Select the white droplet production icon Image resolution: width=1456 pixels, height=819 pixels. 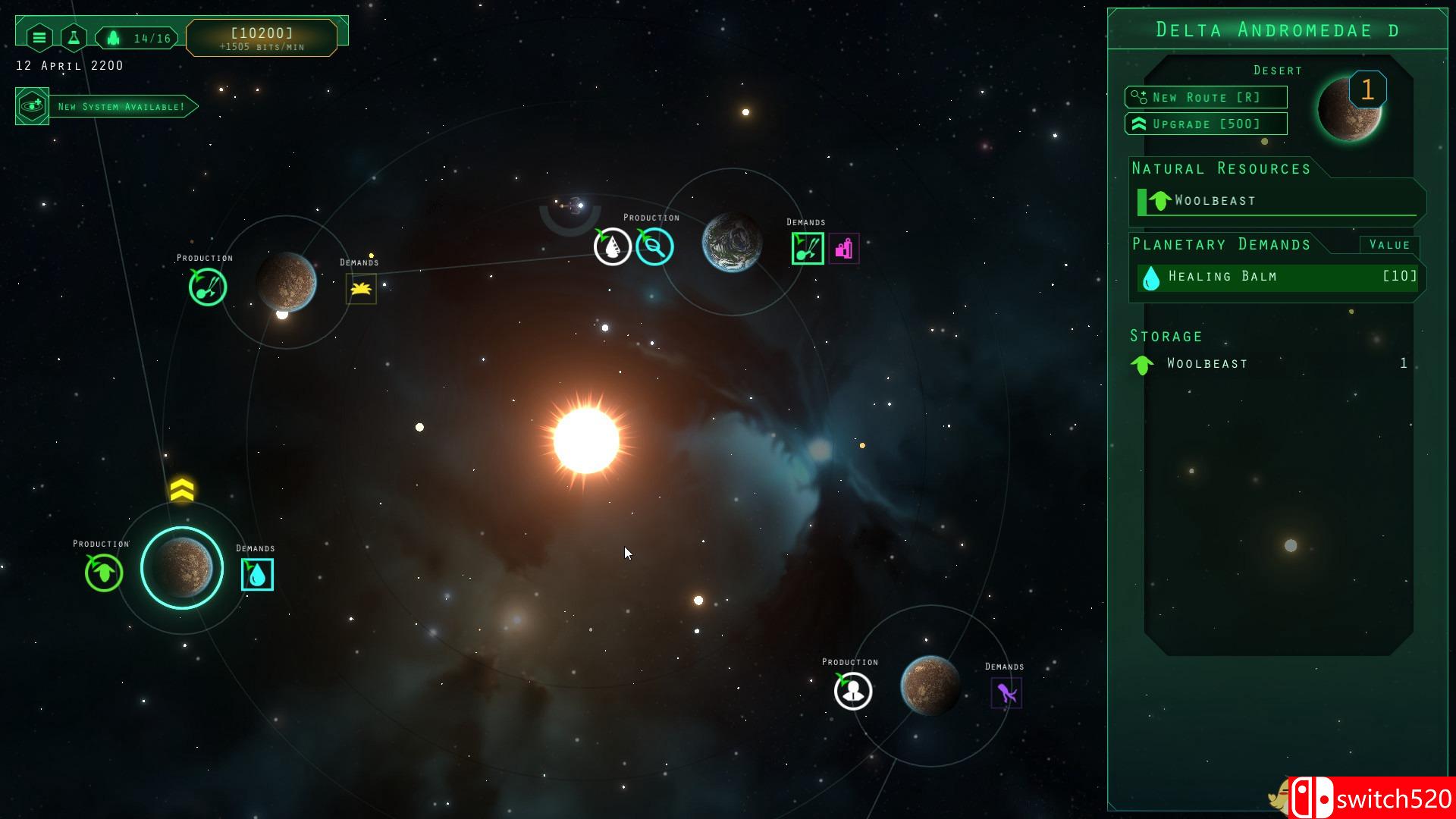point(612,246)
